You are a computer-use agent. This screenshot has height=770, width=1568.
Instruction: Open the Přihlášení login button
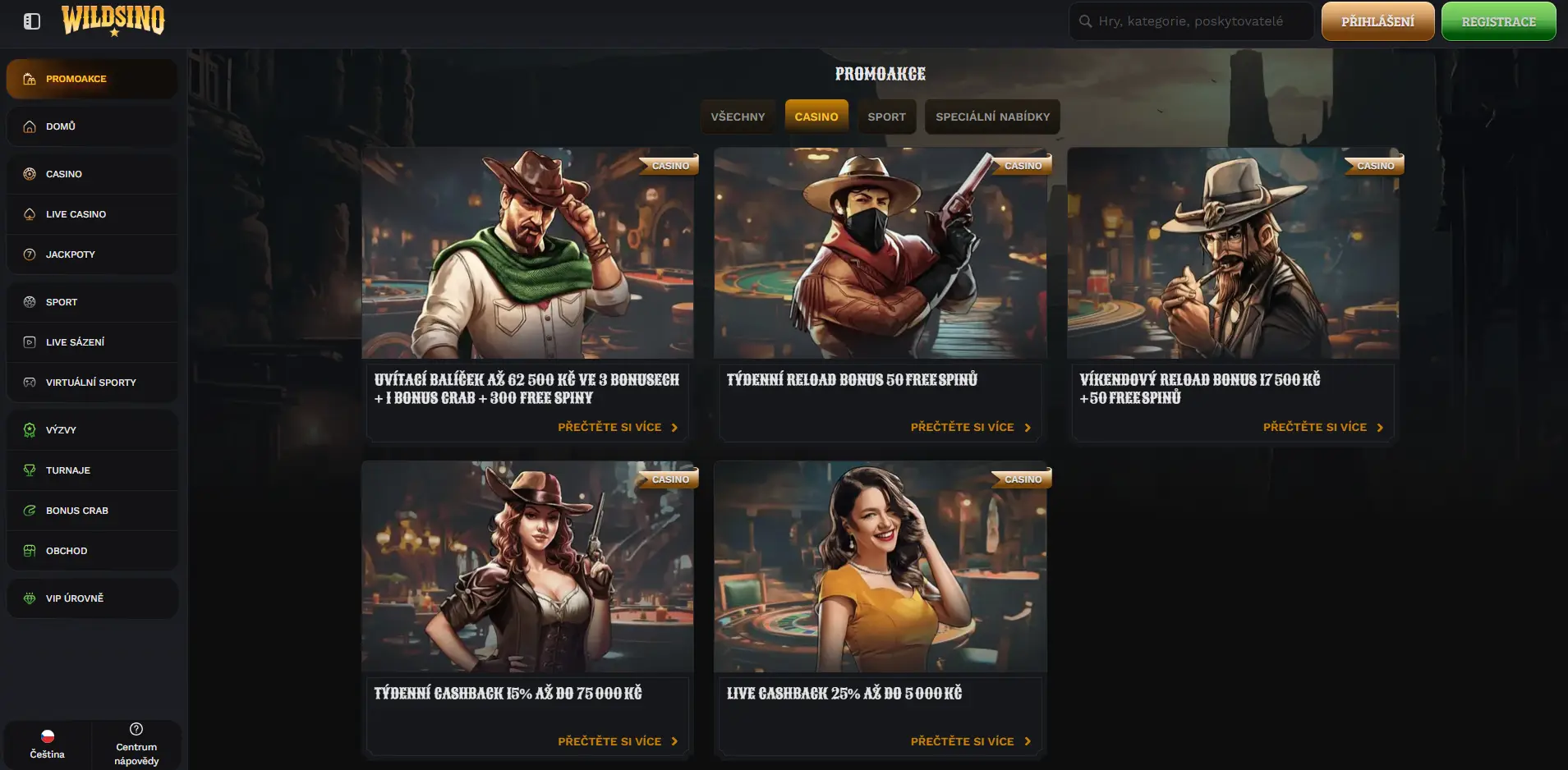coord(1377,21)
